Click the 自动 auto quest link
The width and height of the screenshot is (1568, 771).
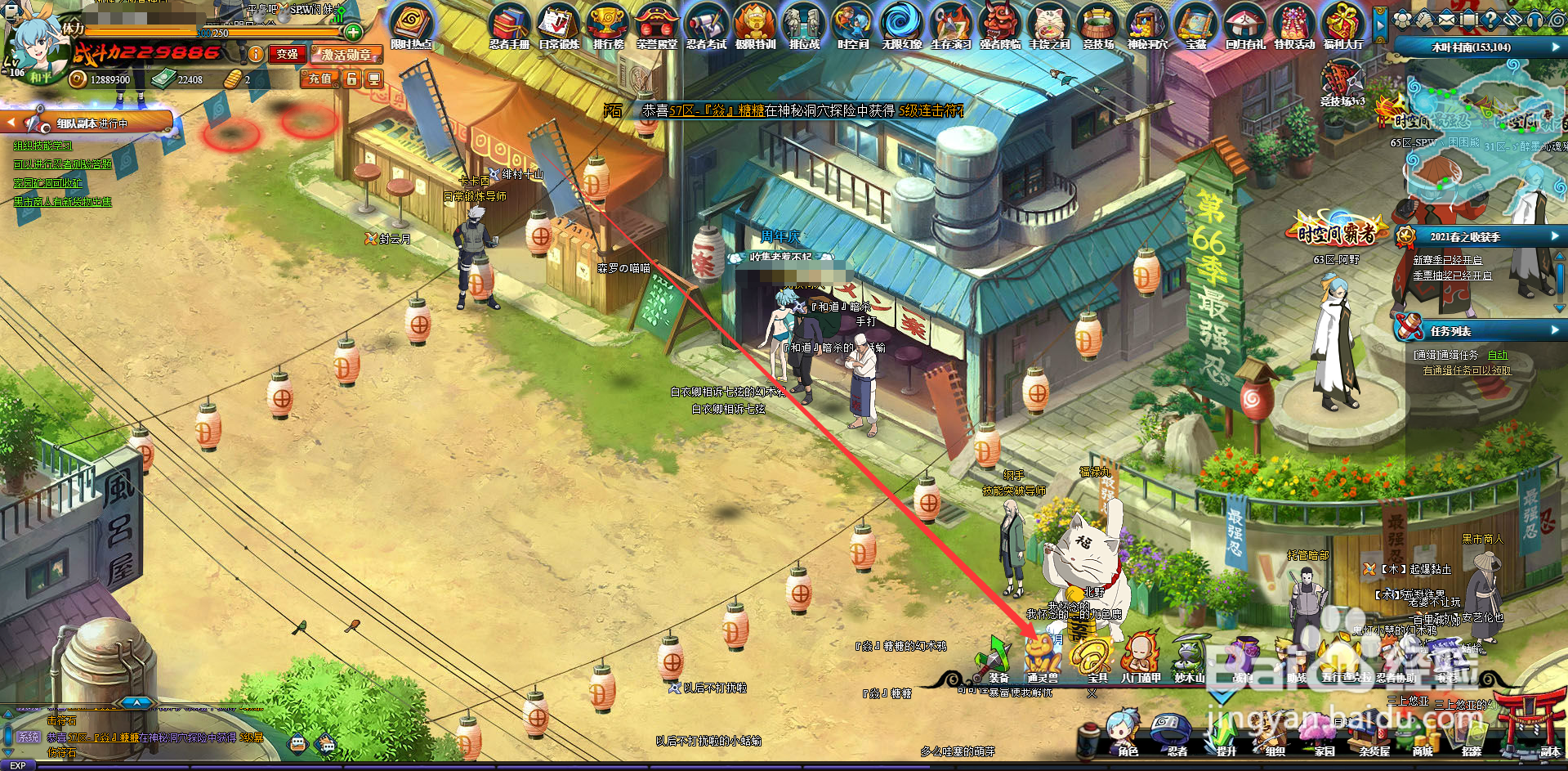[x=1497, y=355]
